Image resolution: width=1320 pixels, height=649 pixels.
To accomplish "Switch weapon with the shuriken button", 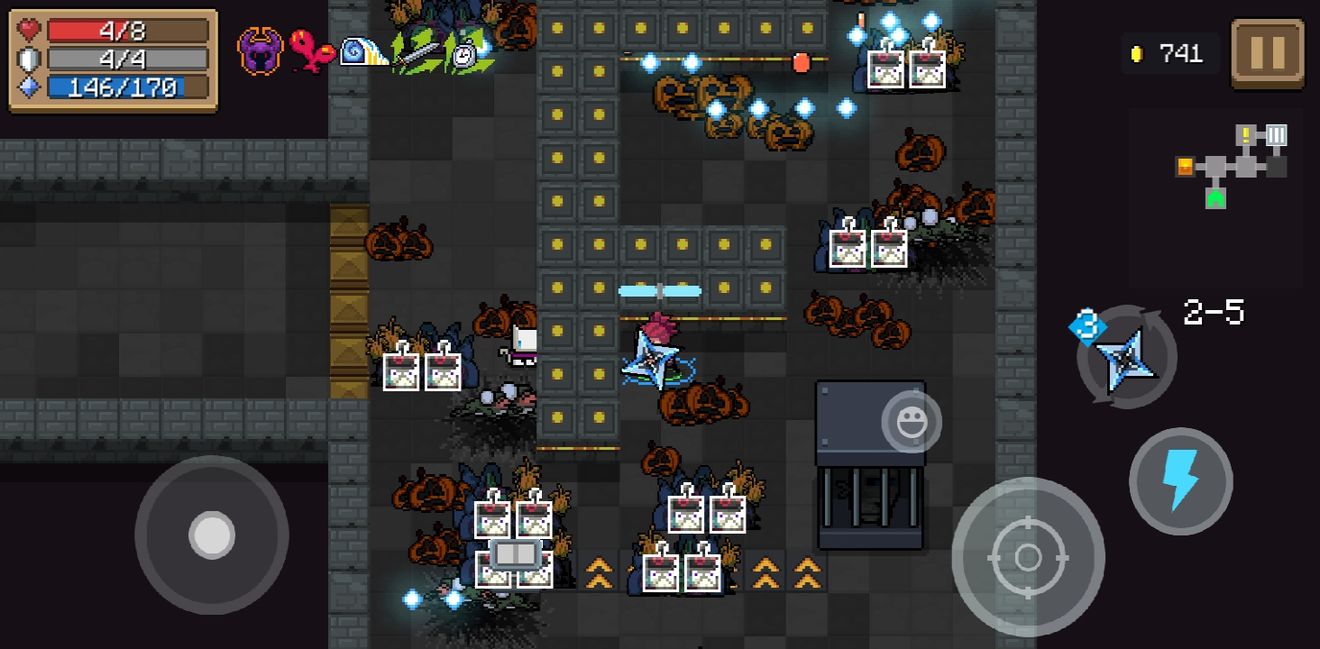I will coord(1126,356).
